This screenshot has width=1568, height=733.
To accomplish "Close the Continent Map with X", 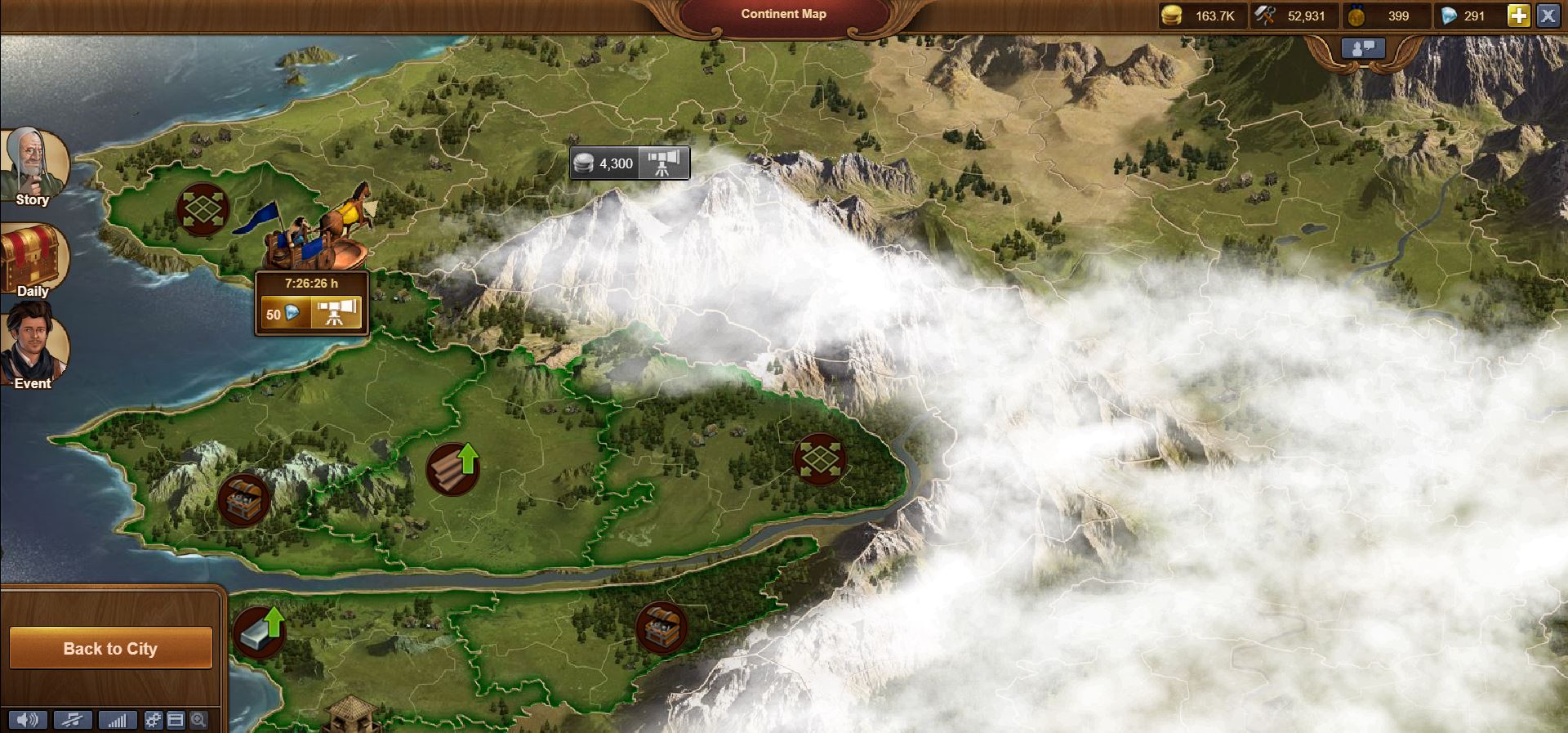I will pyautogui.click(x=1548, y=16).
